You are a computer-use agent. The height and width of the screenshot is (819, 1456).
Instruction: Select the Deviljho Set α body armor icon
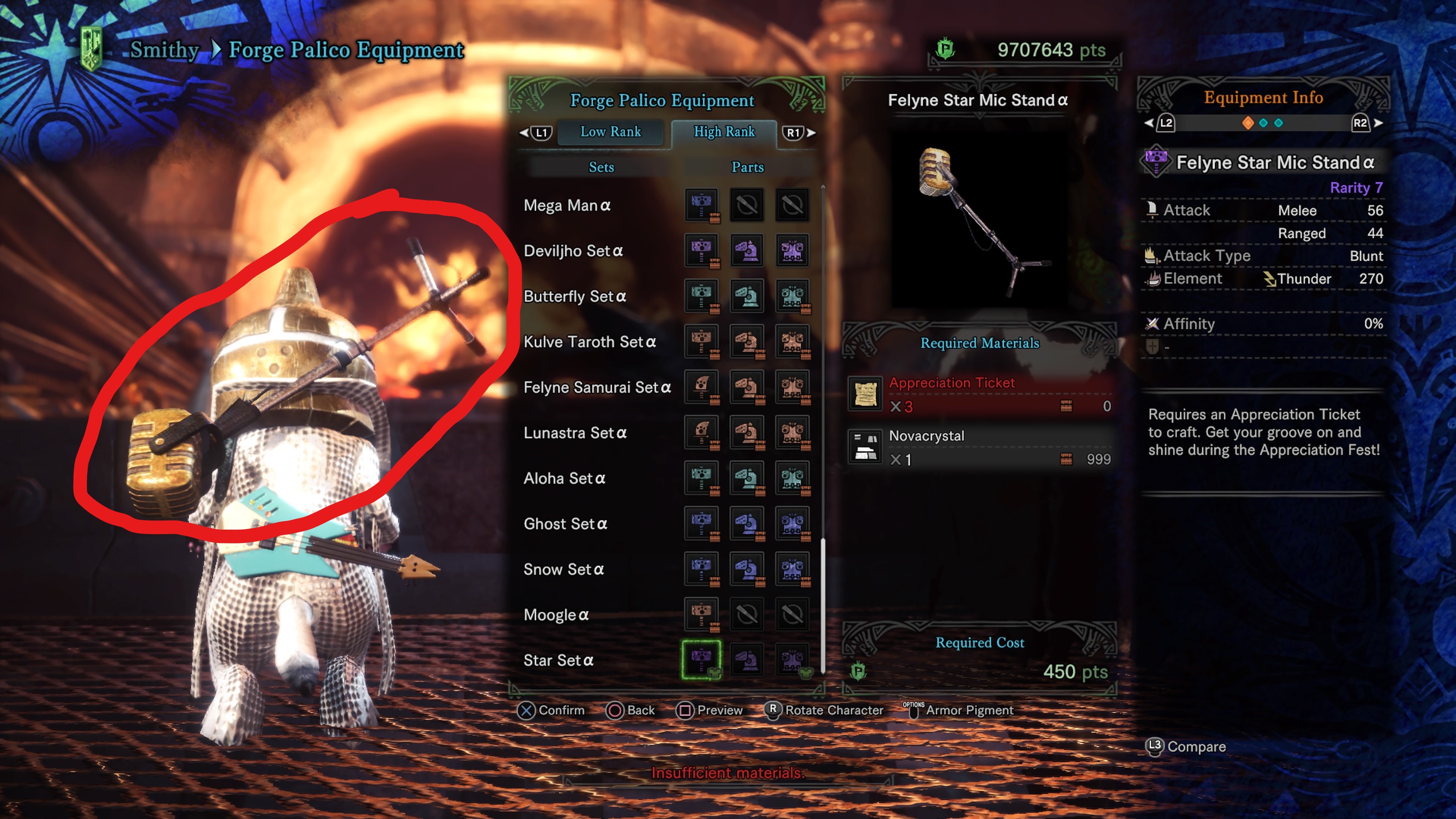(x=792, y=250)
